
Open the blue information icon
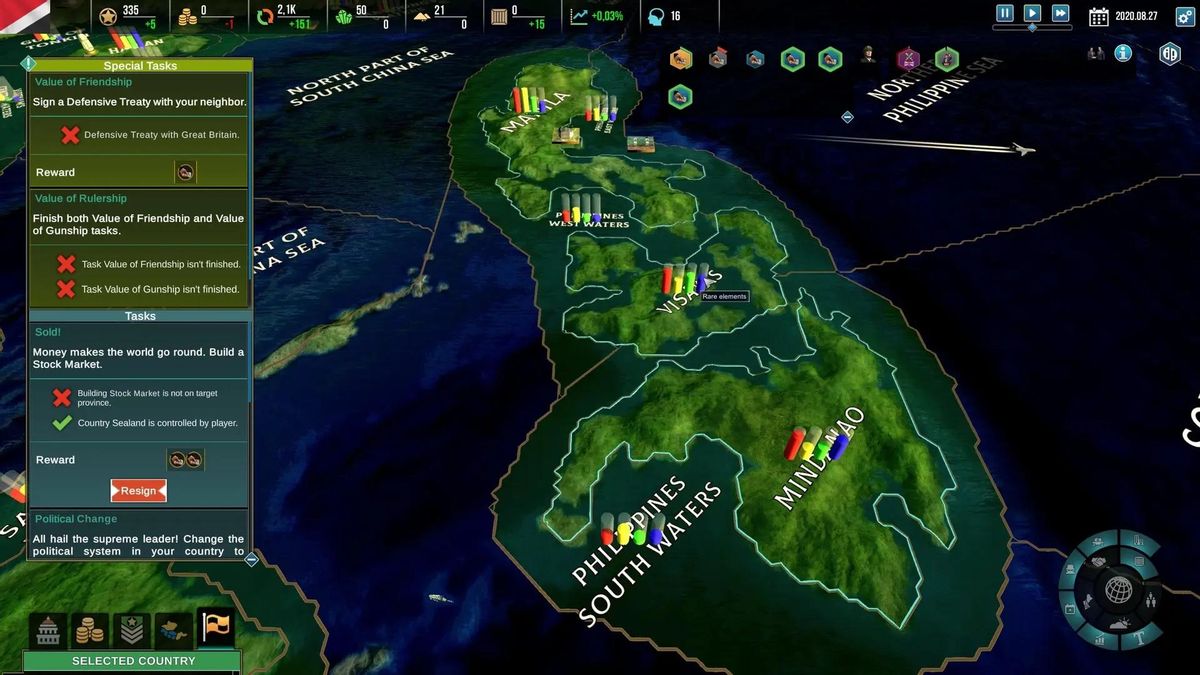pos(1123,53)
